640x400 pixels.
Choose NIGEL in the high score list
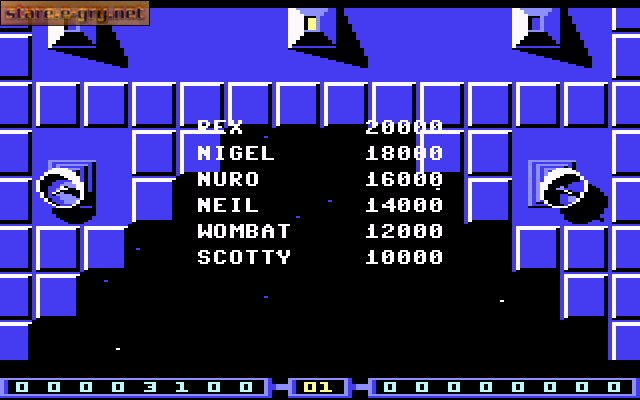click(x=319, y=154)
